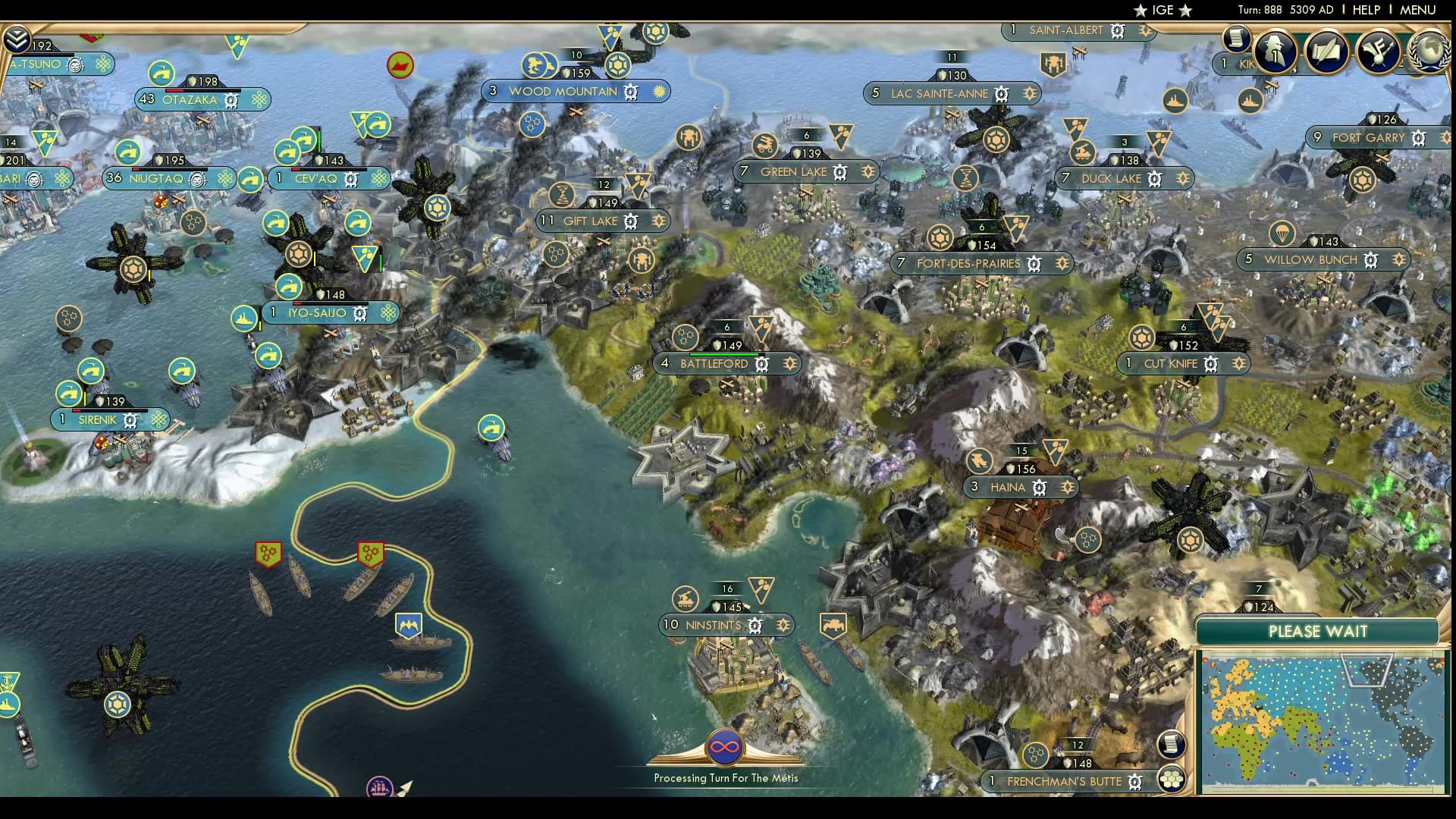Click the red combat notification near Otazaka

click(x=400, y=65)
